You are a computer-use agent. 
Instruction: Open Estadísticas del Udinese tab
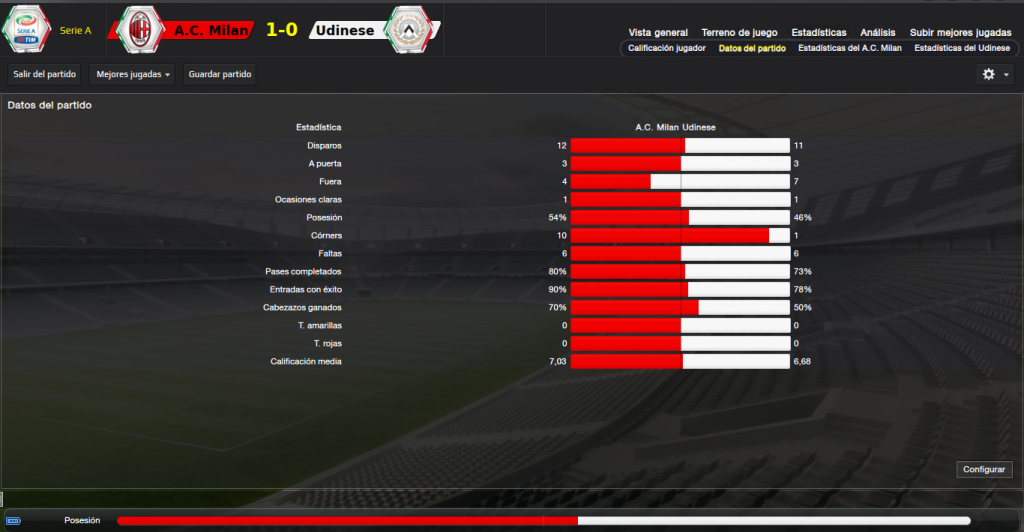(962, 48)
